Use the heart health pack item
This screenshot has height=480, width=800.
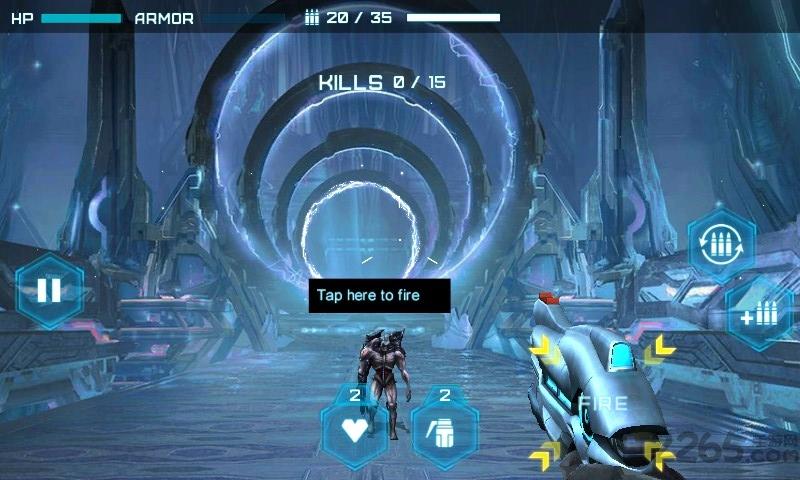coord(354,430)
